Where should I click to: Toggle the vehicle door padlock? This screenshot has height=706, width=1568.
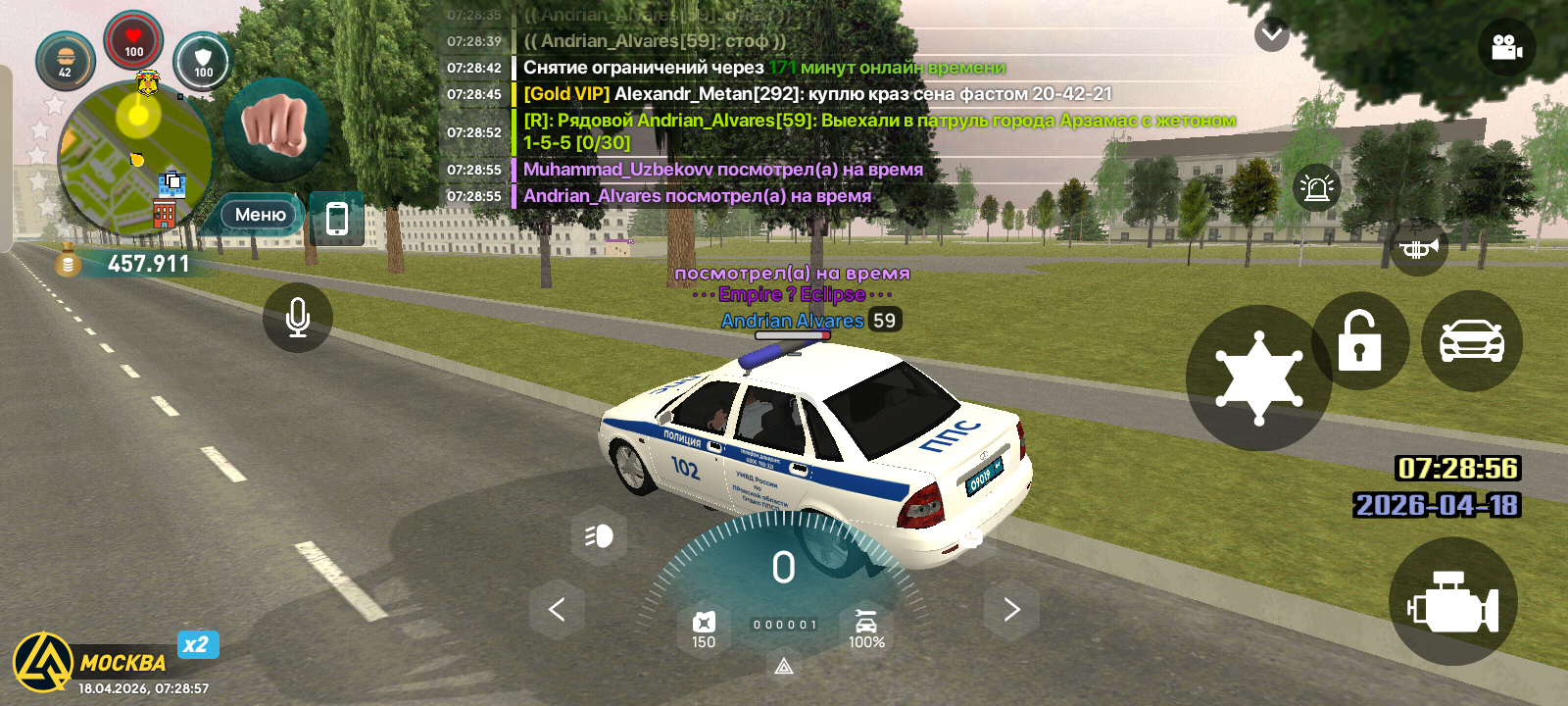click(1359, 341)
